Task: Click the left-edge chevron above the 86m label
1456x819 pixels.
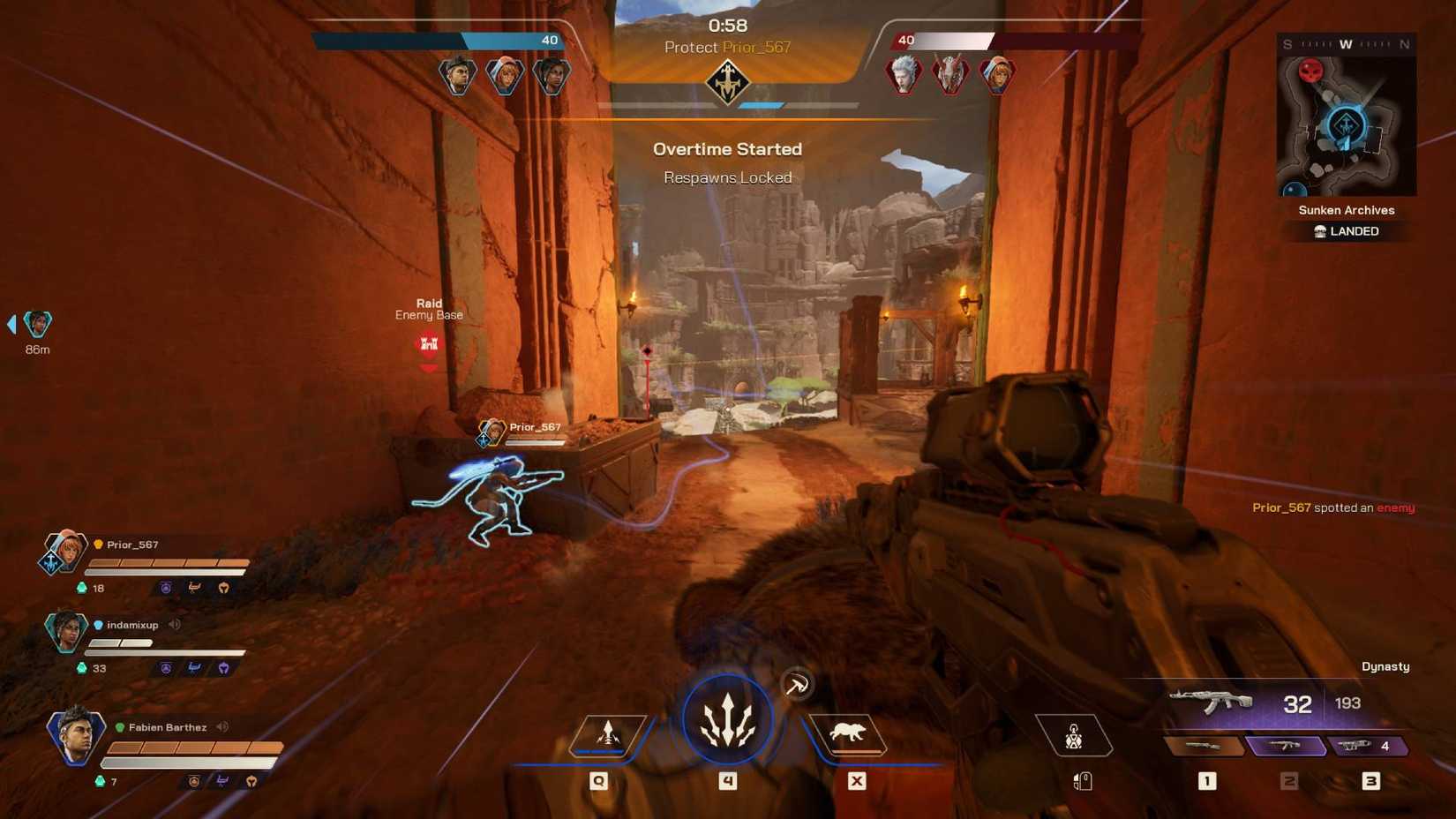Action: [11, 324]
